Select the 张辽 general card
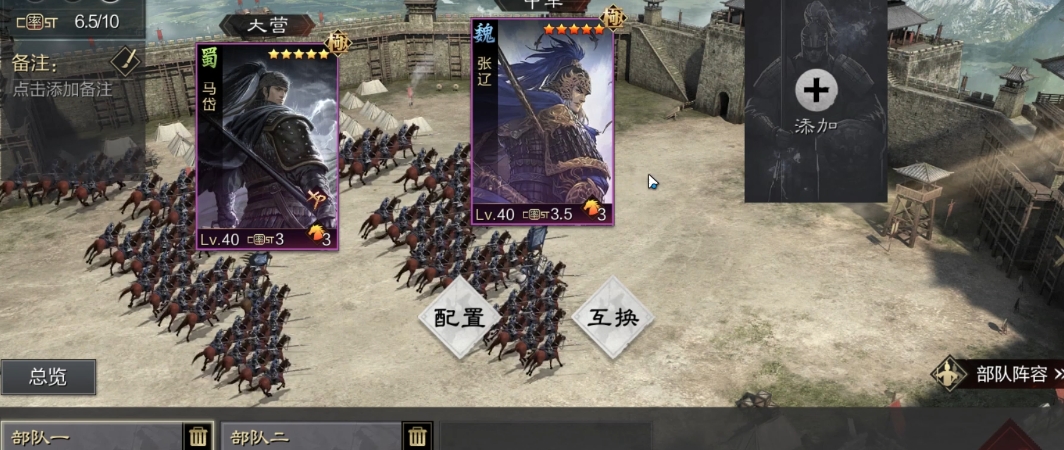This screenshot has width=1064, height=450. 542,122
